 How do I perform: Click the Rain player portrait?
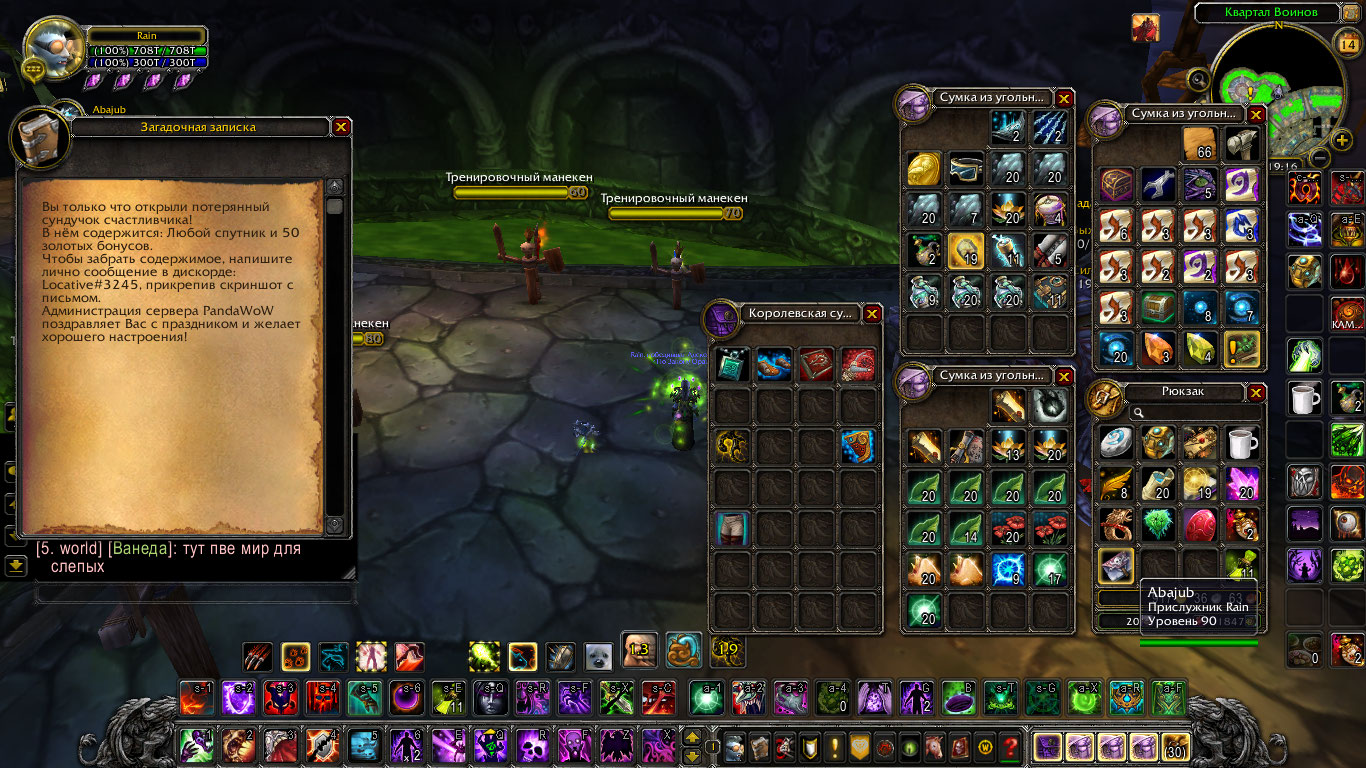click(x=55, y=50)
